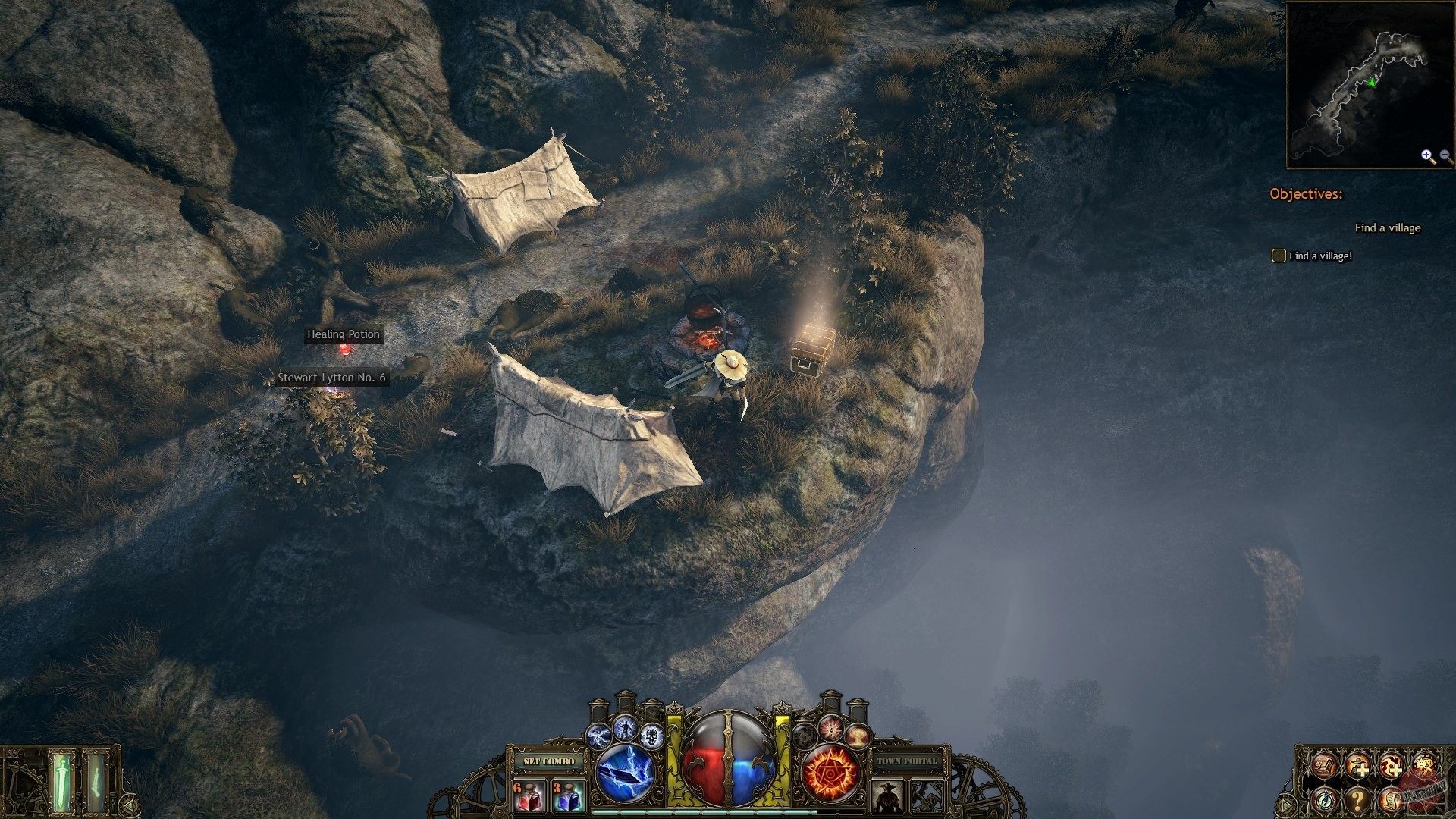Toggle the Find a village objective checkbox

[x=1278, y=256]
